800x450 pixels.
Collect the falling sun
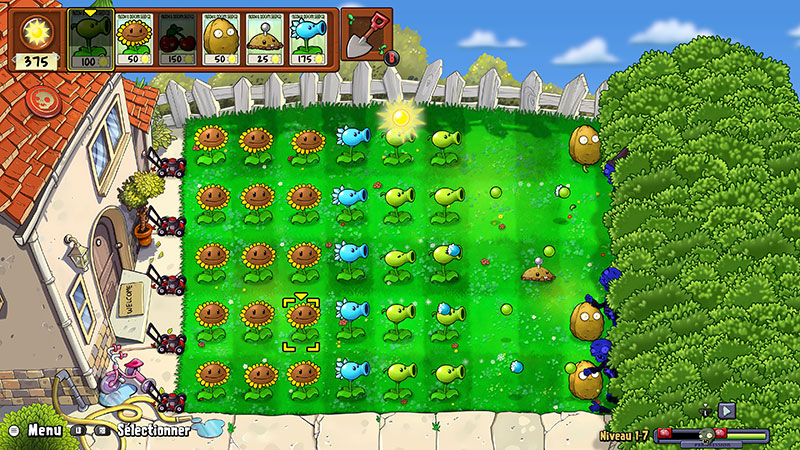click(401, 118)
